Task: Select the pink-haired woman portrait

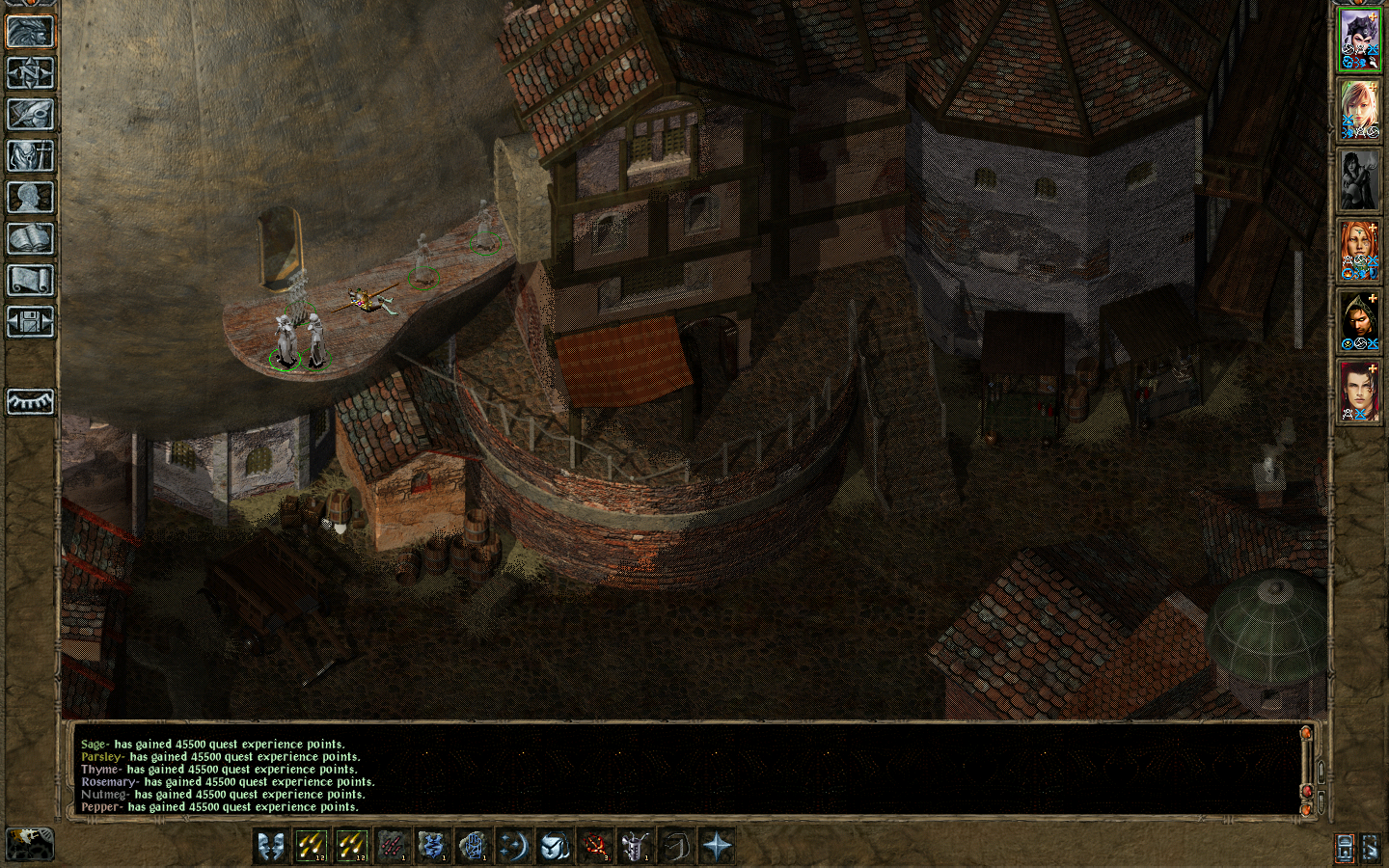Action: click(1359, 110)
